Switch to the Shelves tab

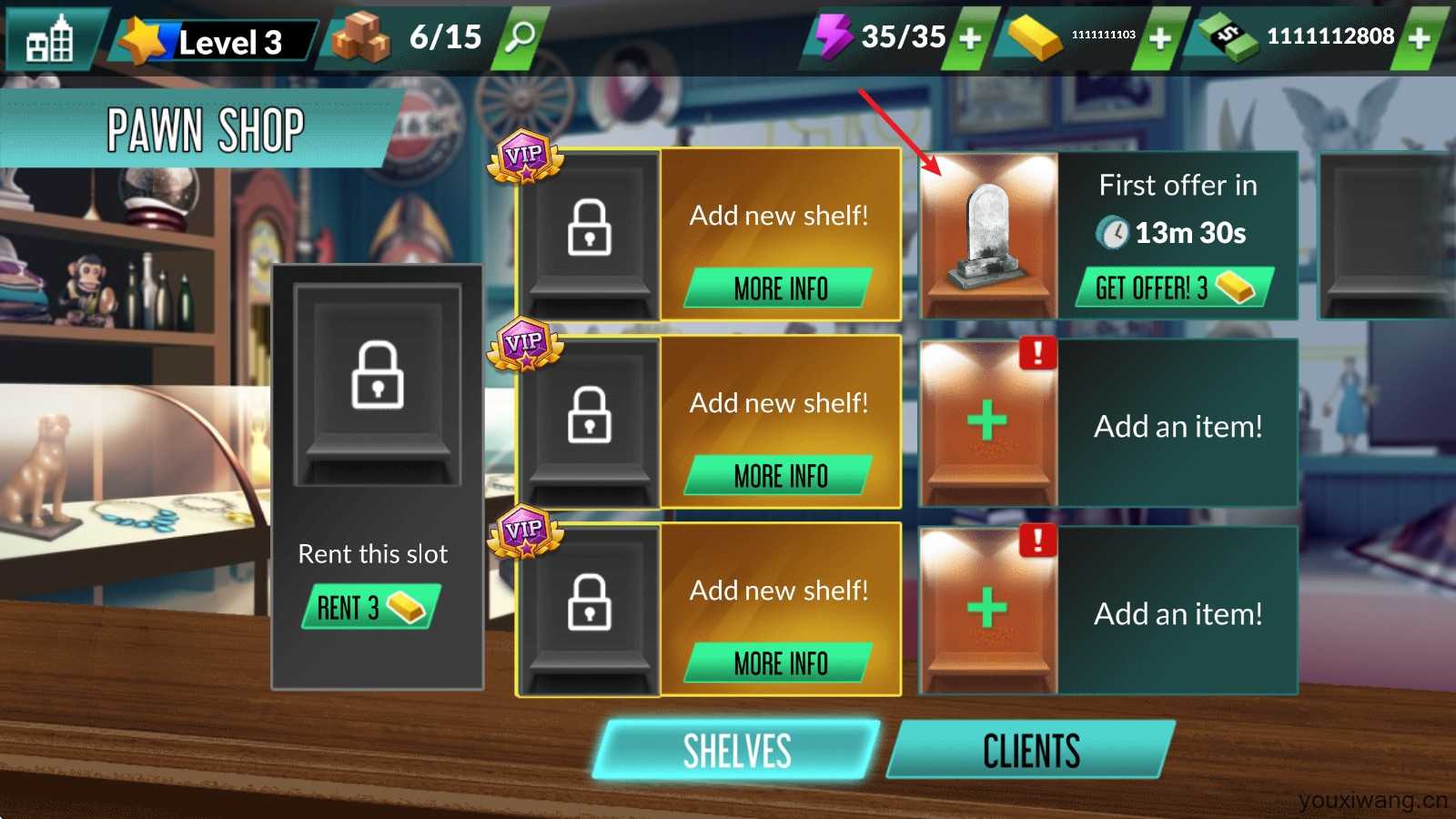point(736,751)
